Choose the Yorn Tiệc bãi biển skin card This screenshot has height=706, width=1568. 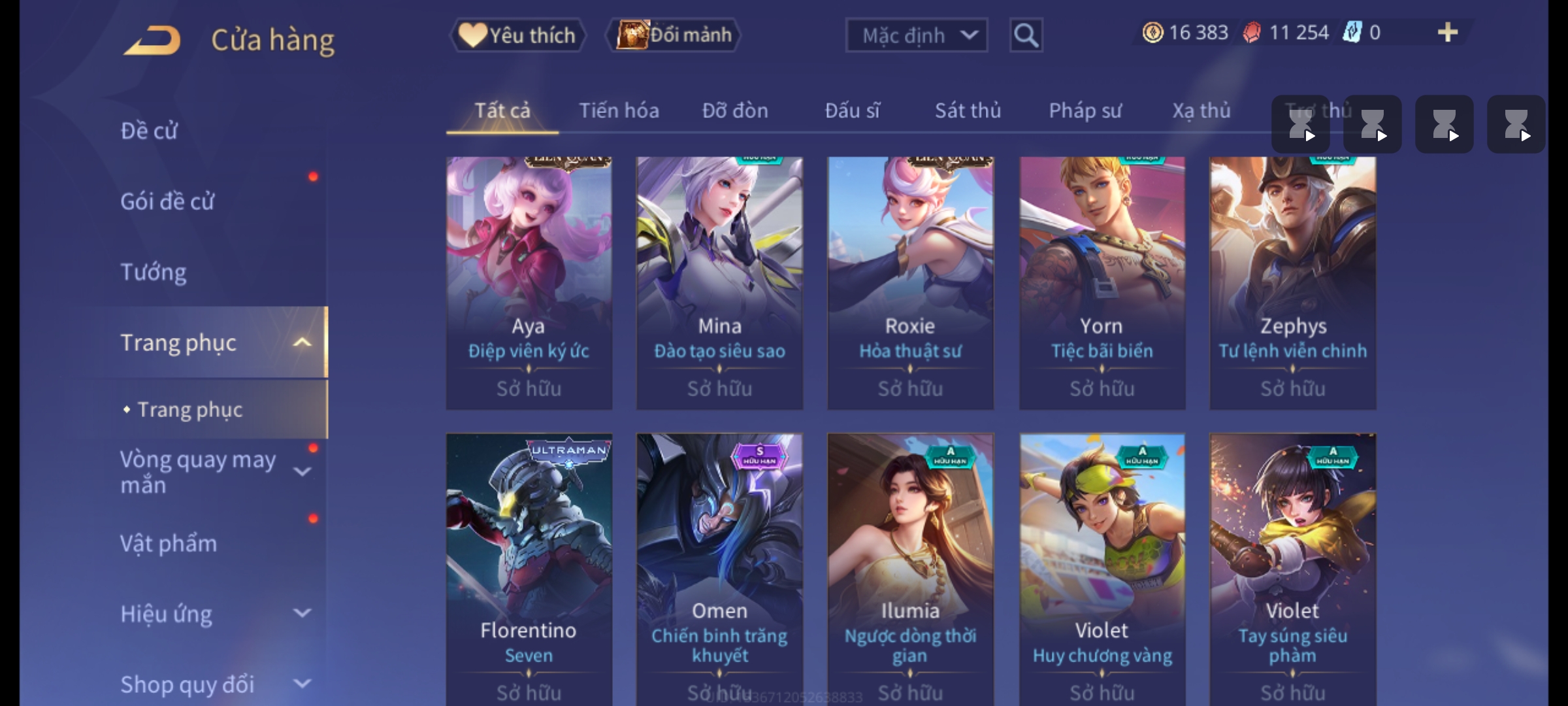(x=1102, y=282)
